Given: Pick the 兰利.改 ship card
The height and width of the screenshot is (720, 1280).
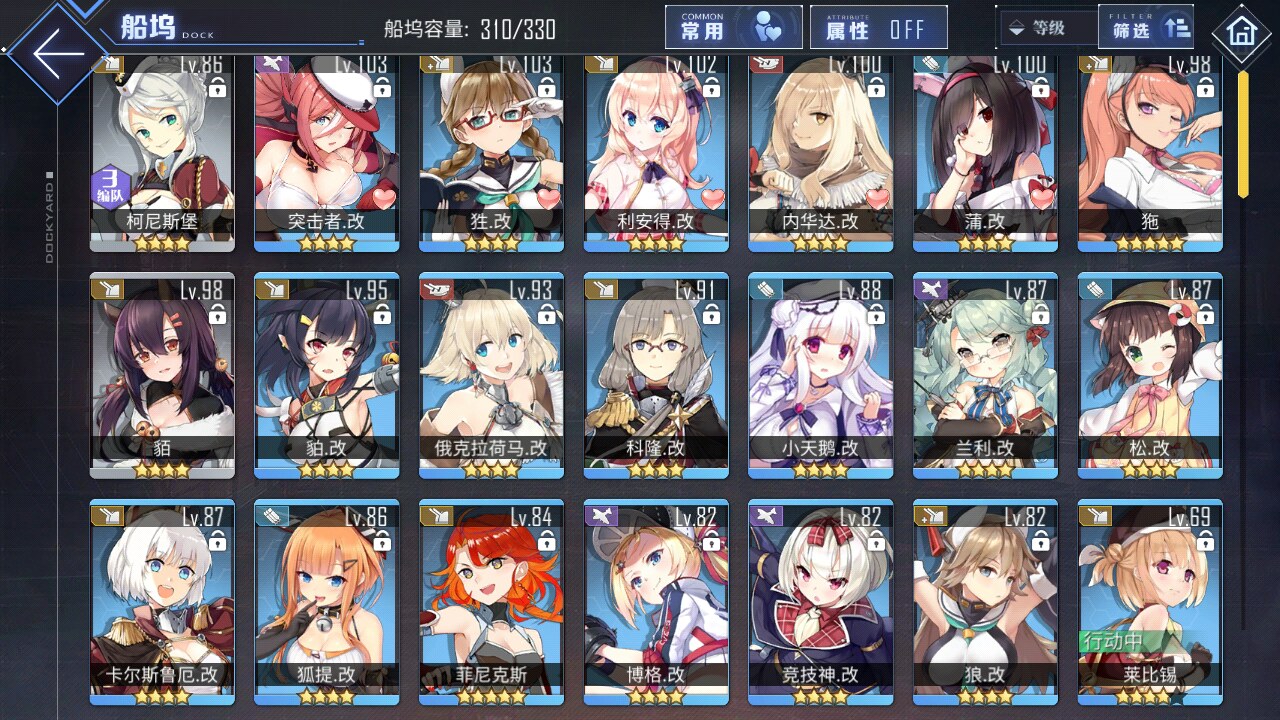Looking at the screenshot, I should tap(985, 375).
